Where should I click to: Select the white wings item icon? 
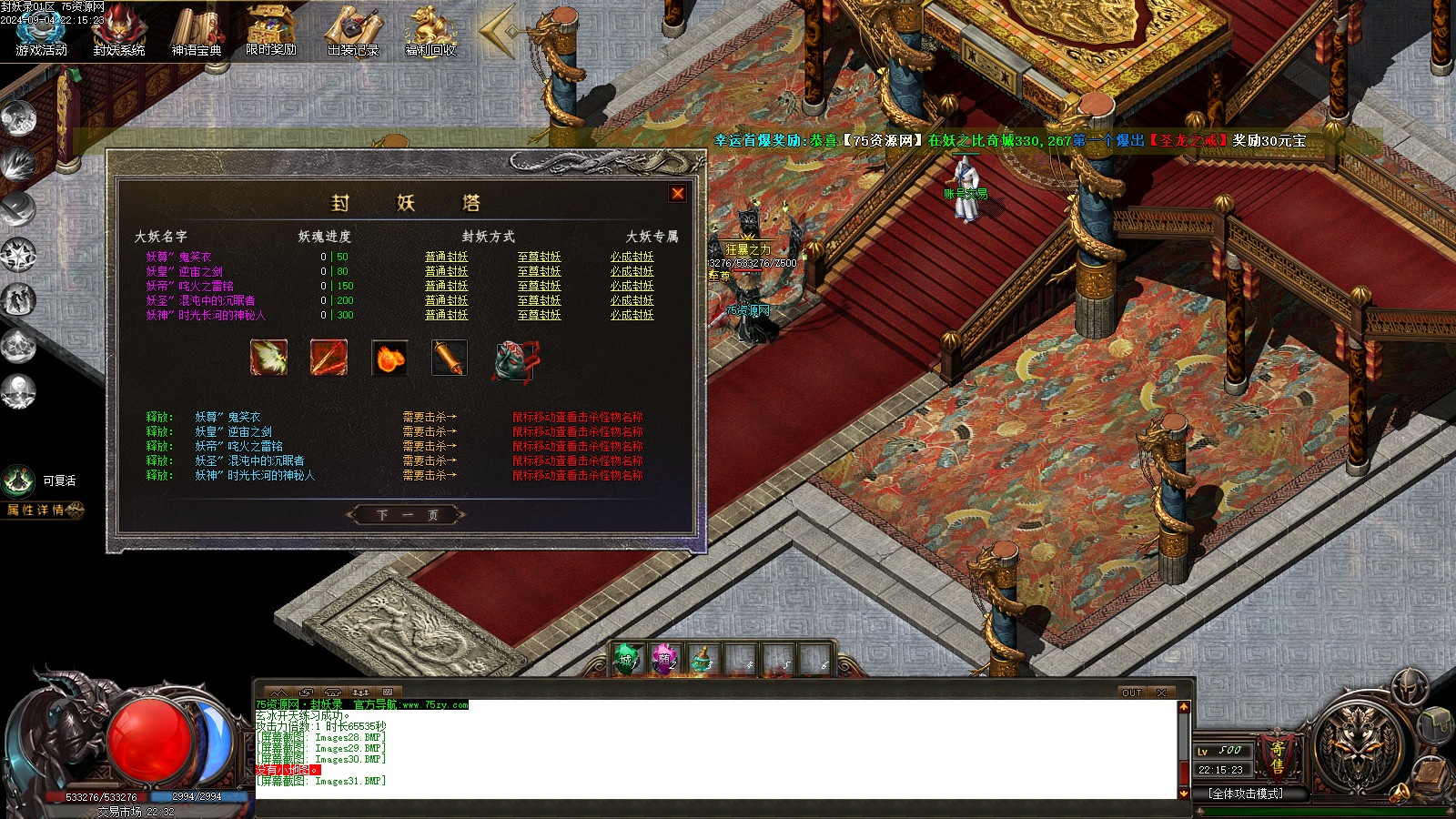point(268,358)
